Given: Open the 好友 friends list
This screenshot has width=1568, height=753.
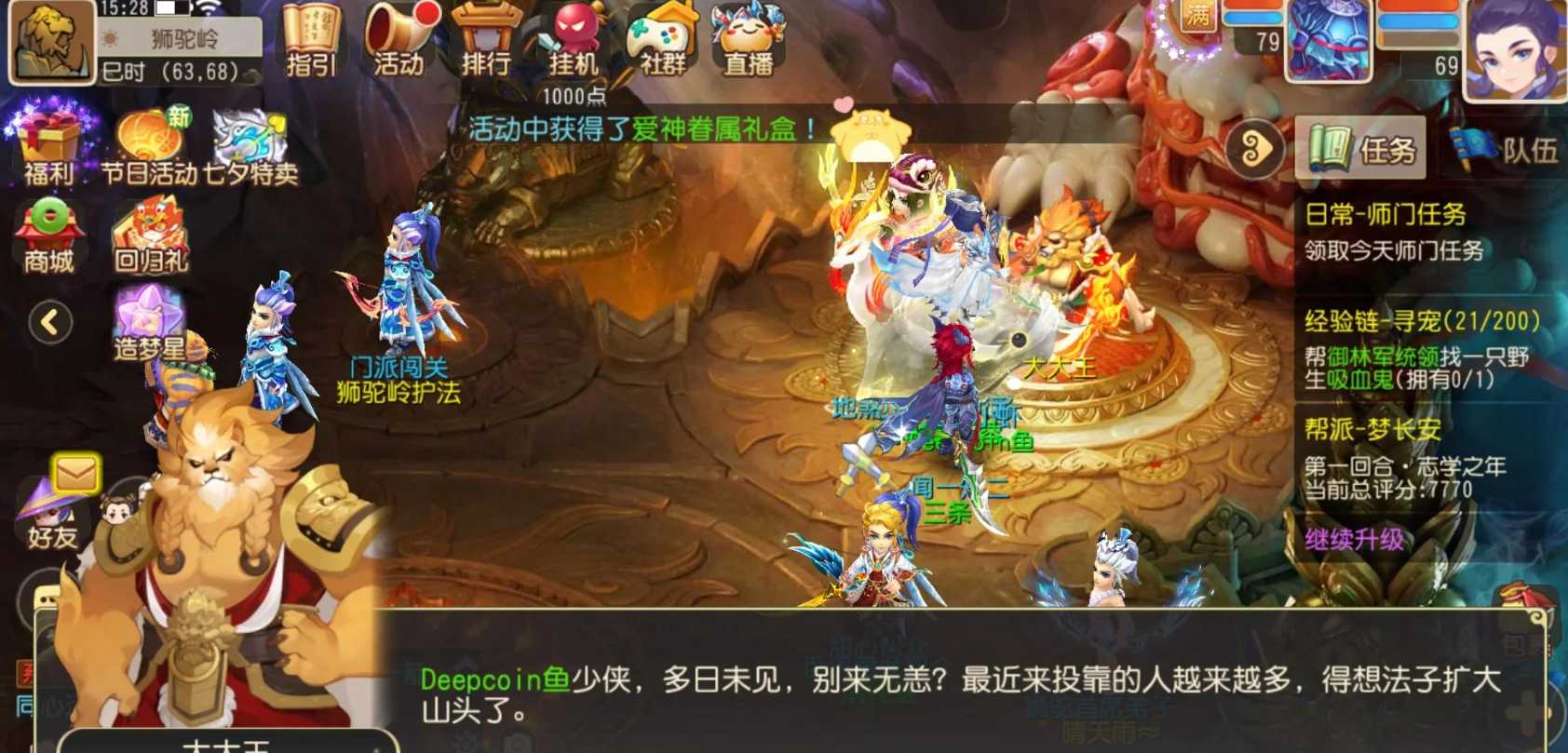Looking at the screenshot, I should click(x=48, y=517).
